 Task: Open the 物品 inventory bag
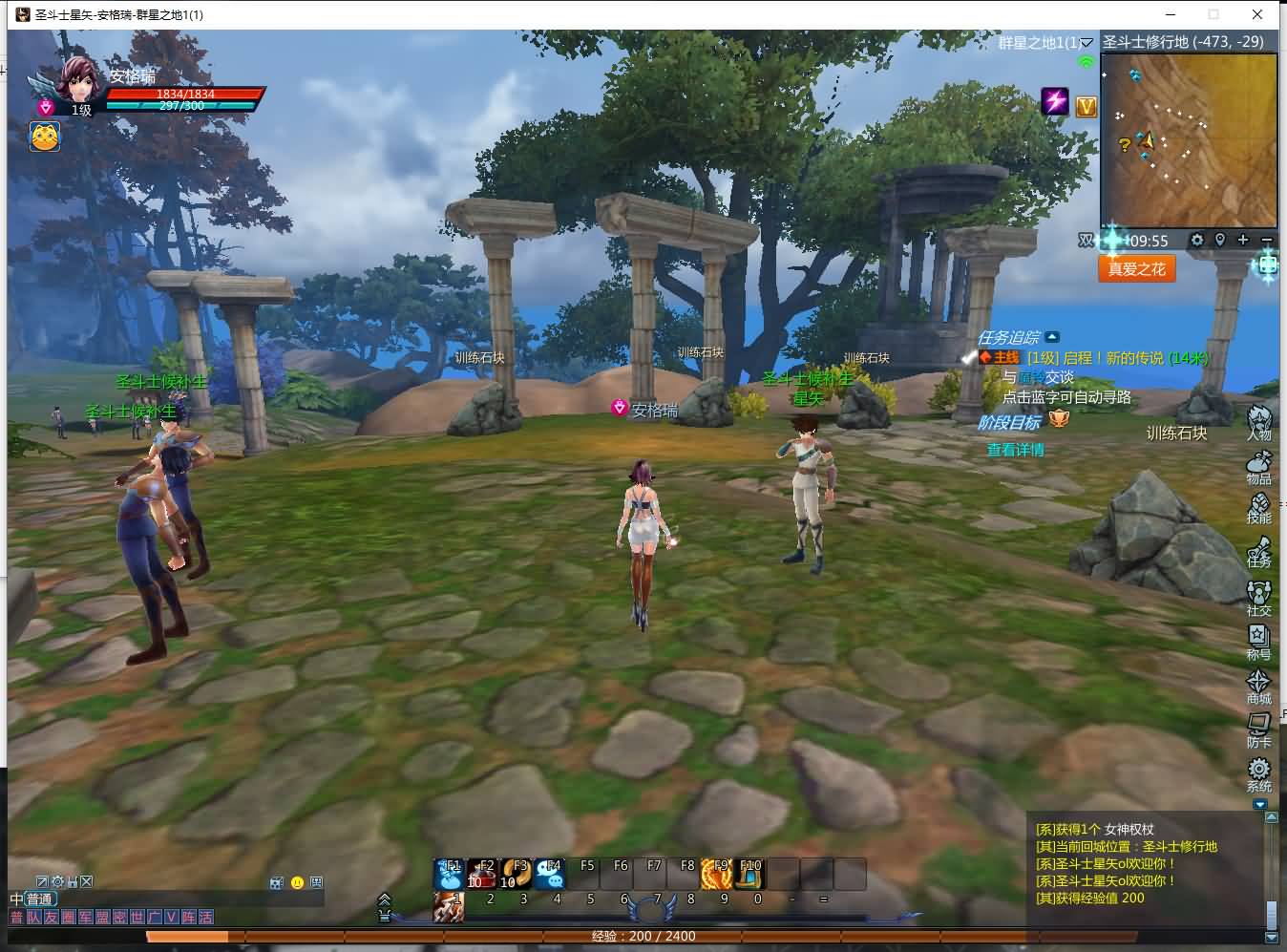pyautogui.click(x=1259, y=464)
